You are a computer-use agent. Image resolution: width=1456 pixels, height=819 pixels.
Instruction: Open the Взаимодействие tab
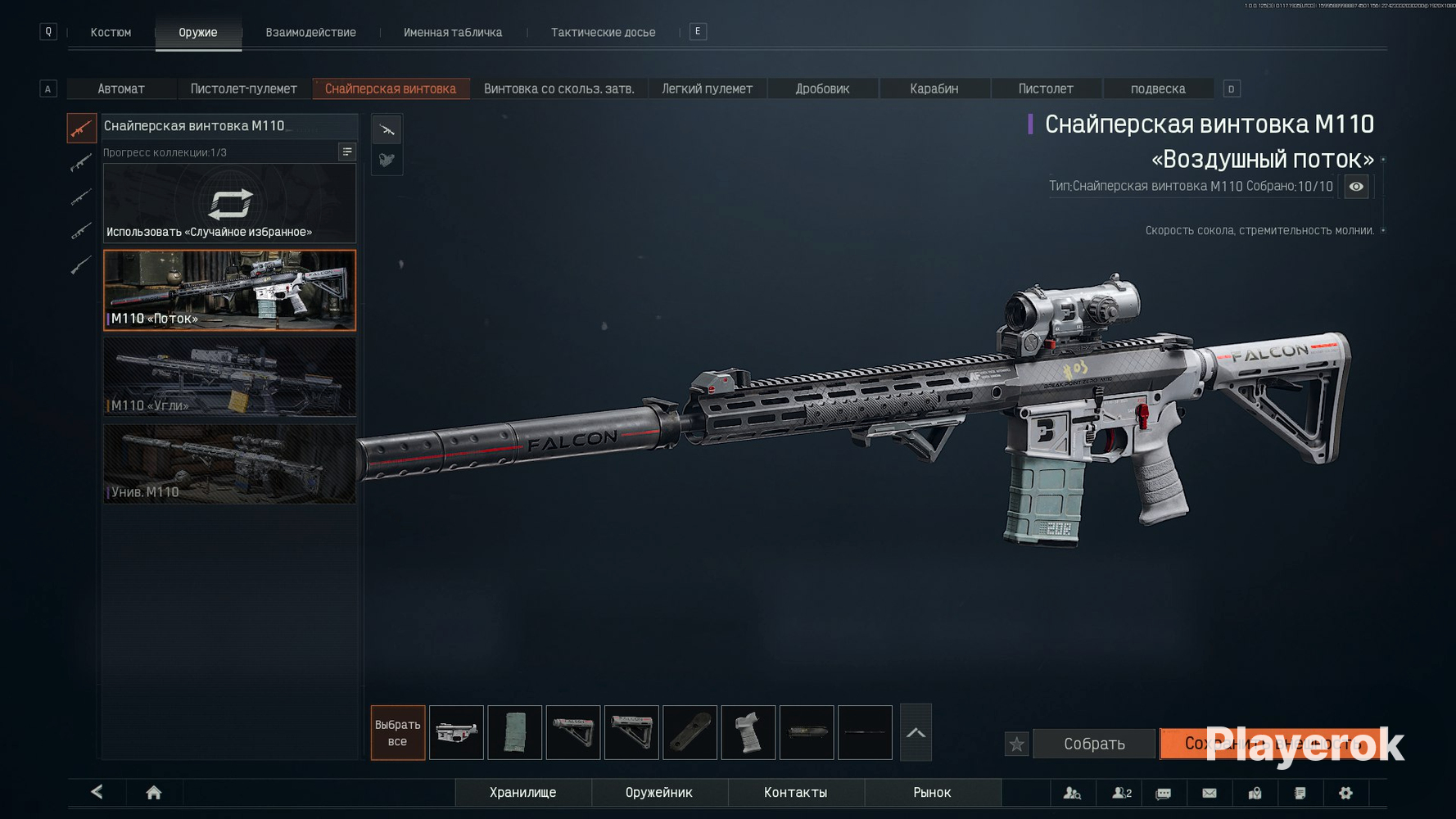pos(310,33)
